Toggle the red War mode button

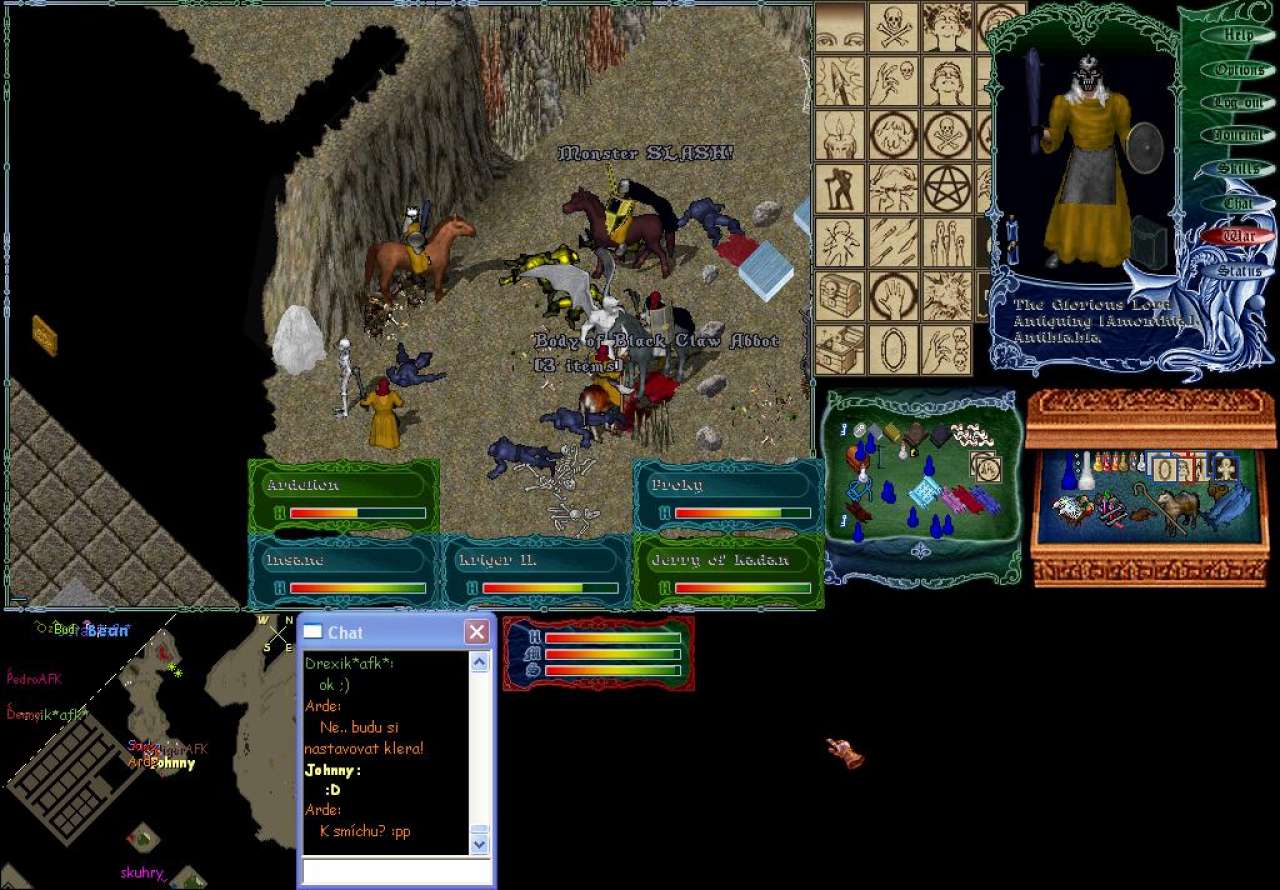1239,237
